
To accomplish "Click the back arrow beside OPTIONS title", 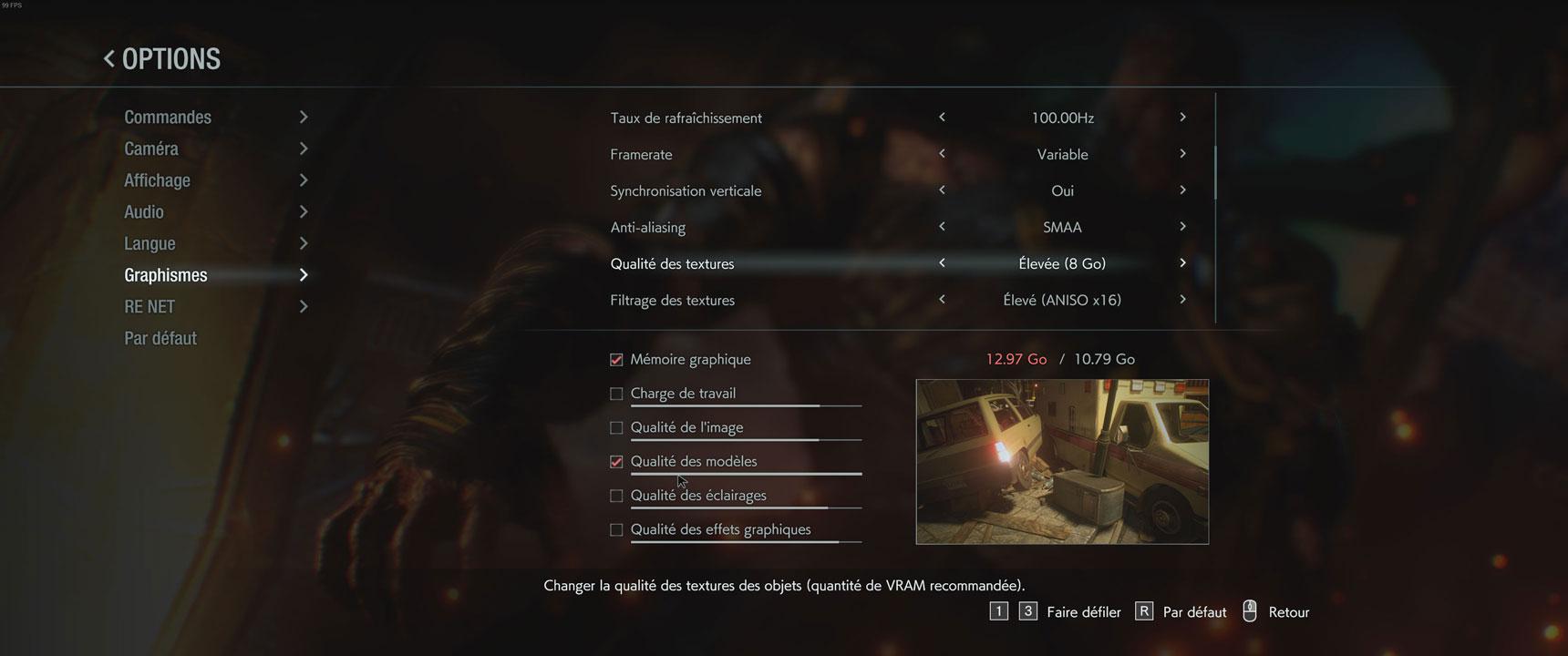I will pos(108,57).
